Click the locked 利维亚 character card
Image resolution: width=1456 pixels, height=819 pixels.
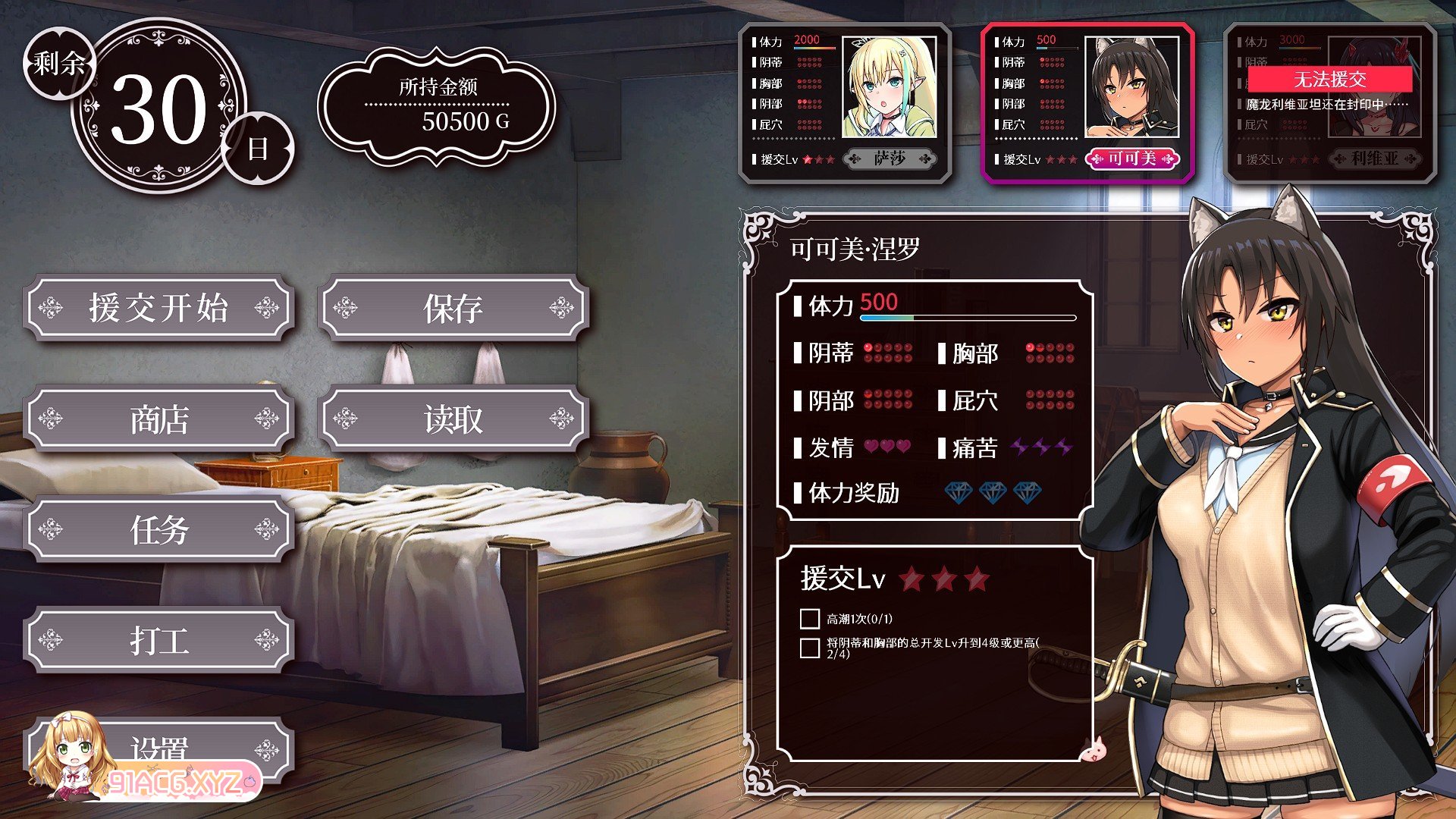[1330, 103]
